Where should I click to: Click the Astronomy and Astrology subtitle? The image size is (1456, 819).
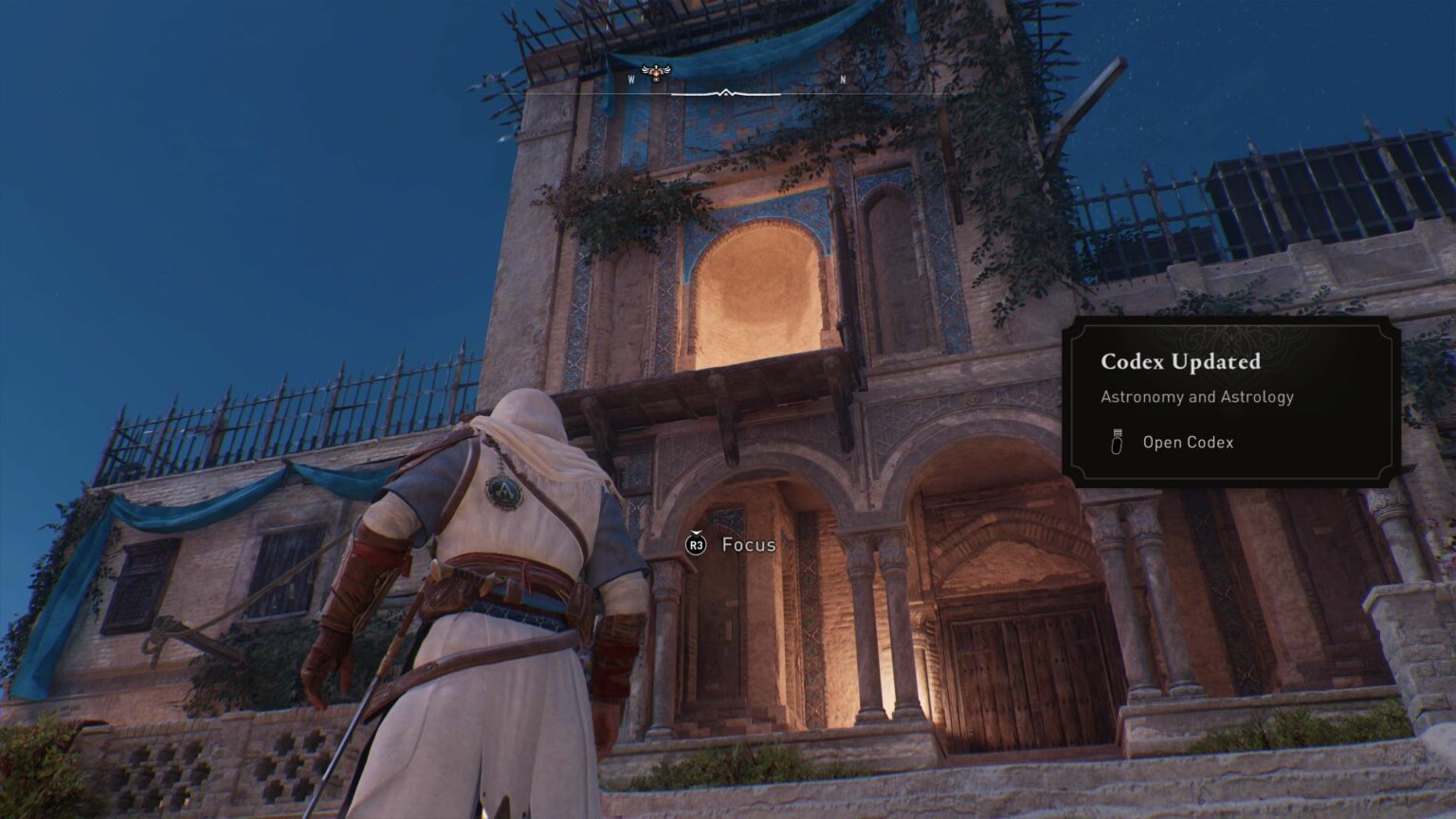1197,396
